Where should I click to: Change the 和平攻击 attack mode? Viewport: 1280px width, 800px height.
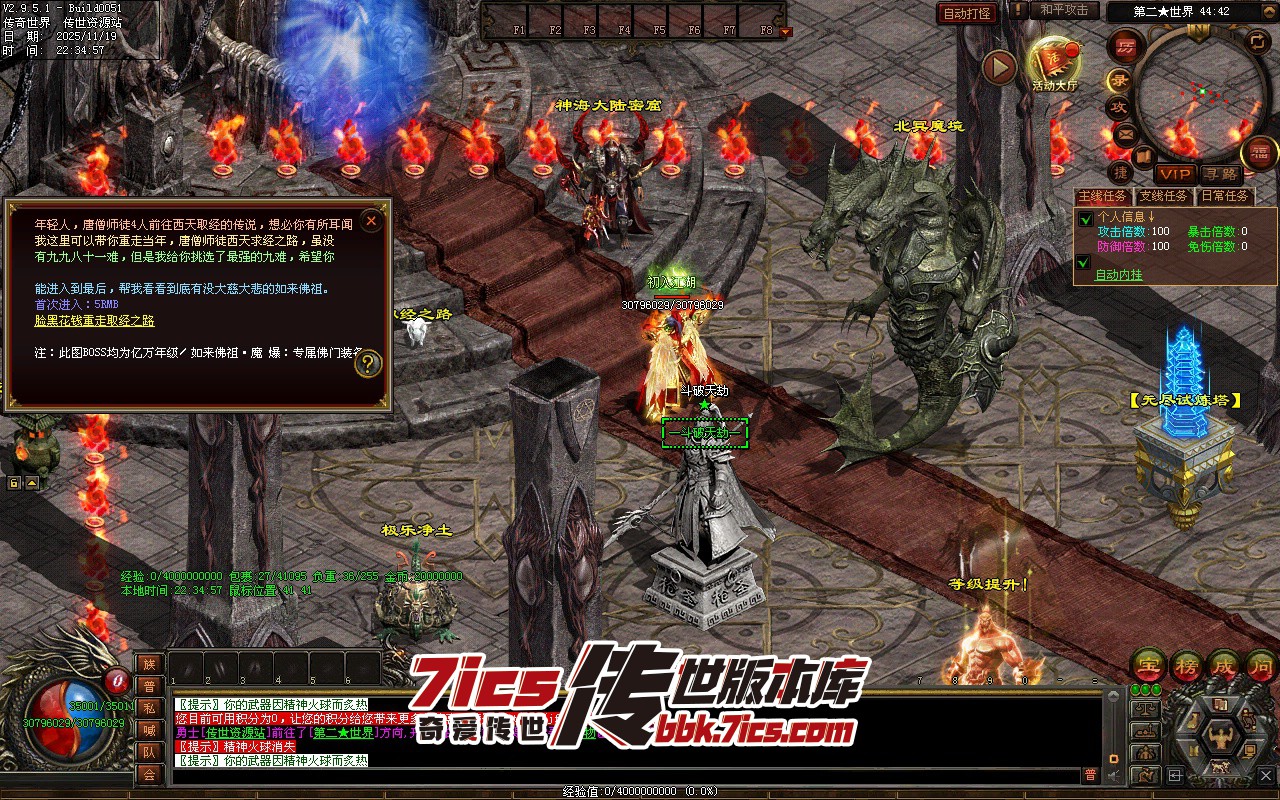(x=1063, y=10)
